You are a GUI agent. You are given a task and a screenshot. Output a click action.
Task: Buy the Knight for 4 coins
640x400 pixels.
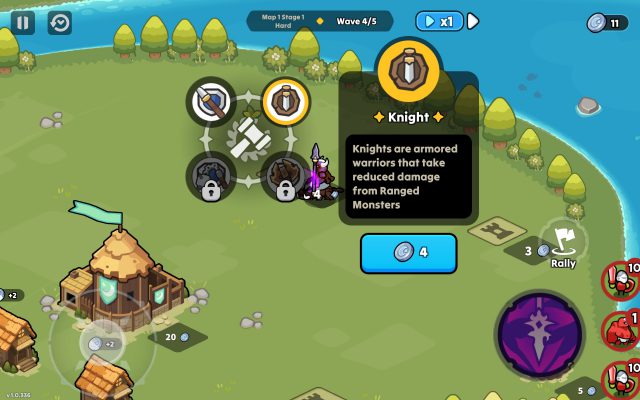[408, 252]
